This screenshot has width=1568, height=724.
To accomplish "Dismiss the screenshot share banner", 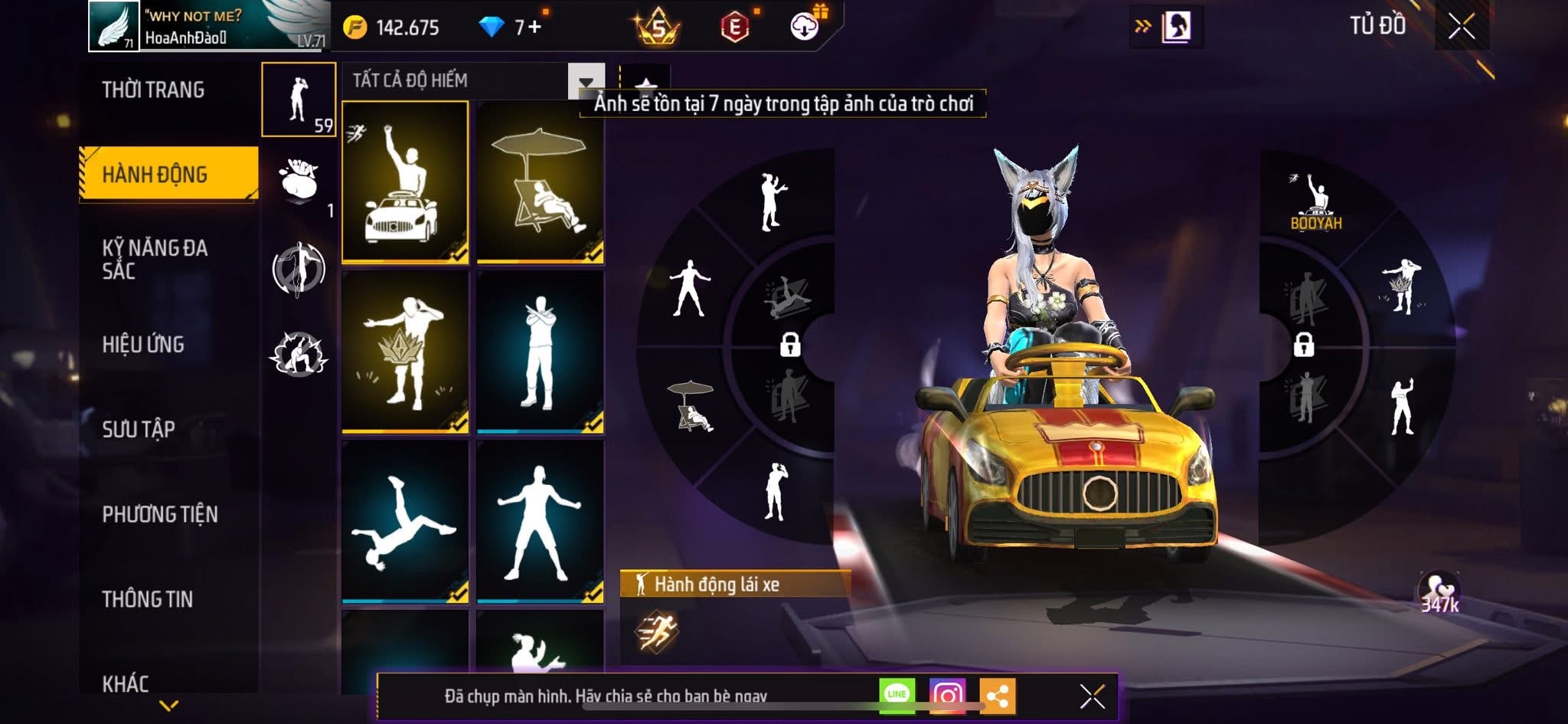I will click(x=1092, y=696).
